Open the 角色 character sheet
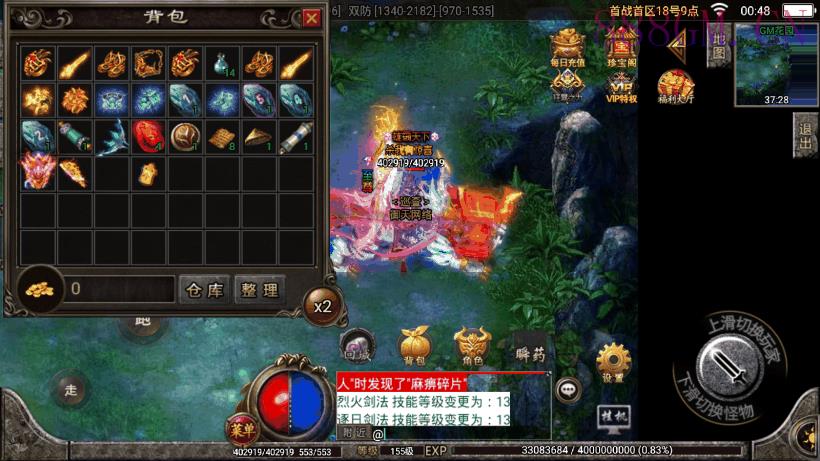 [x=472, y=347]
